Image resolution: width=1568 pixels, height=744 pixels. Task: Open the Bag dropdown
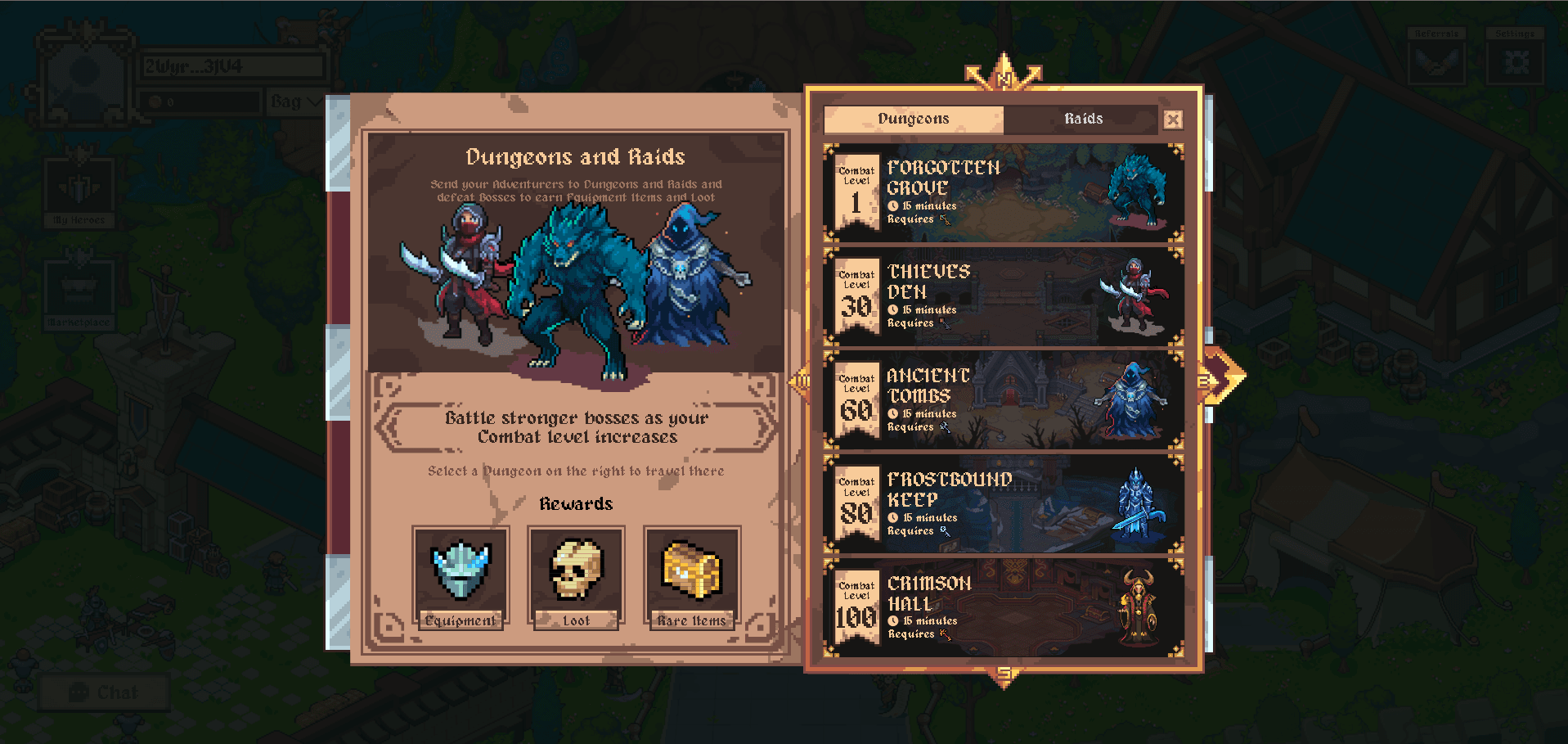tap(294, 101)
